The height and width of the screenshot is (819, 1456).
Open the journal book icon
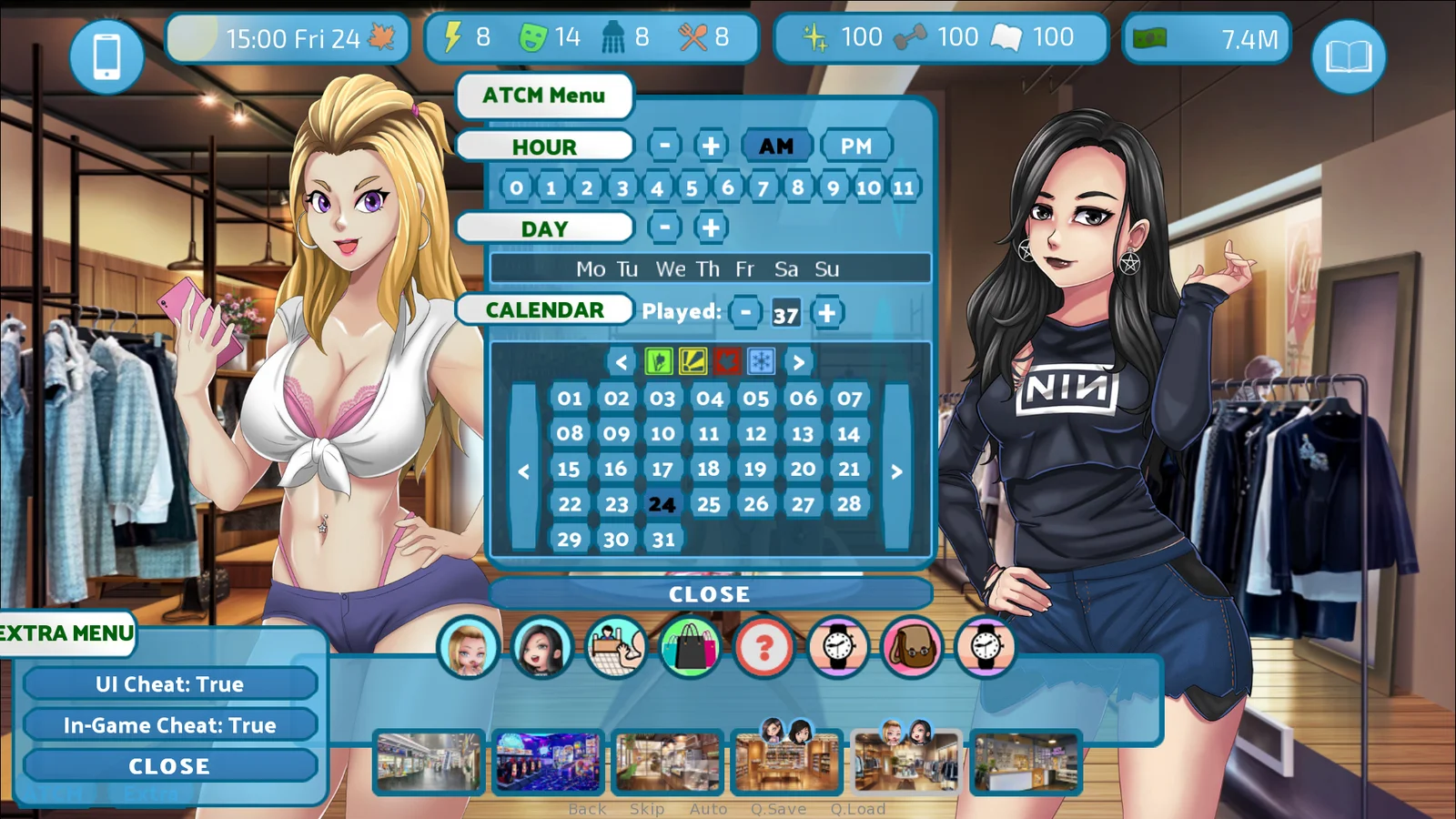(x=1348, y=56)
